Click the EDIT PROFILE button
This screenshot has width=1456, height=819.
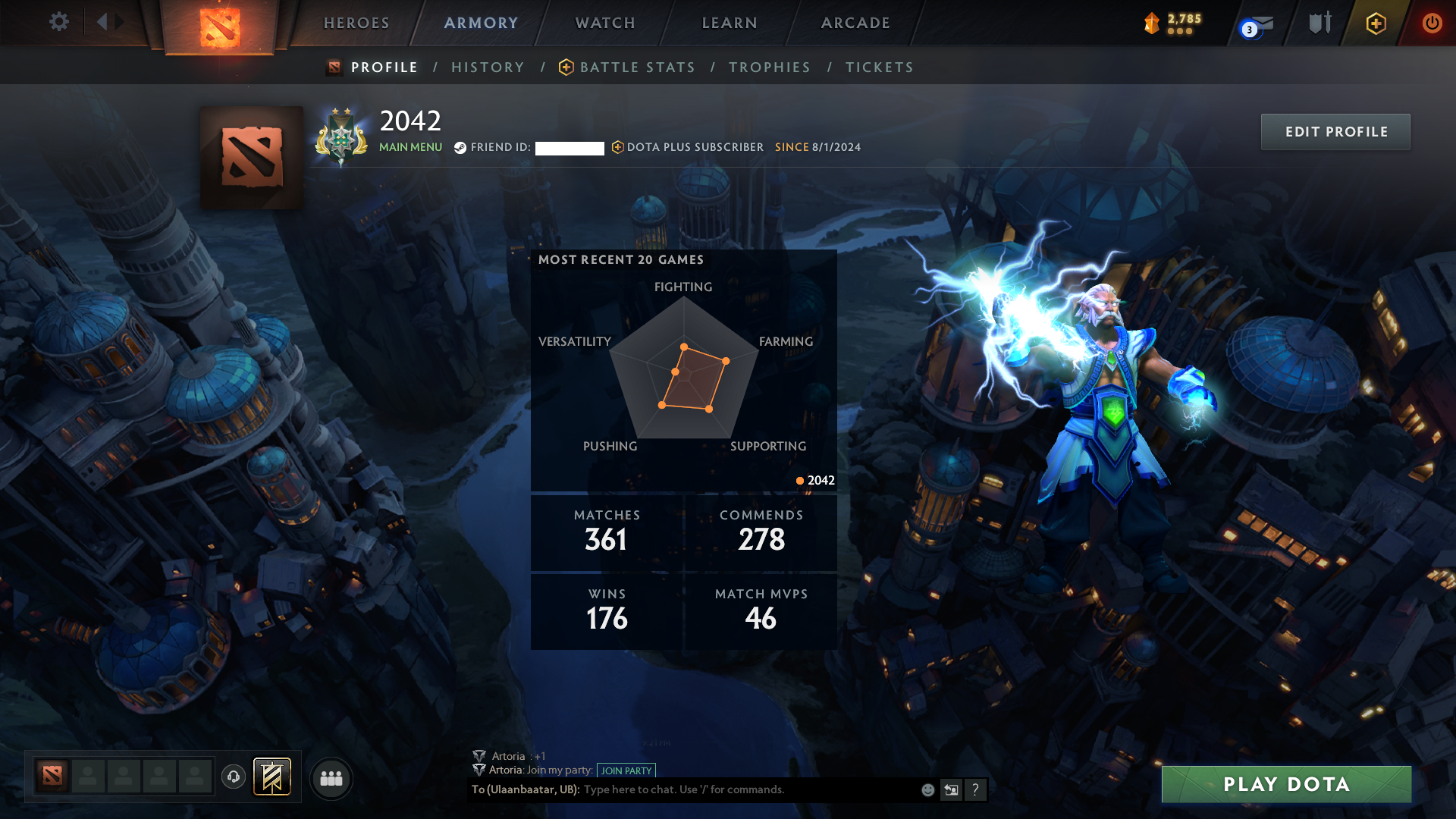(x=1335, y=131)
